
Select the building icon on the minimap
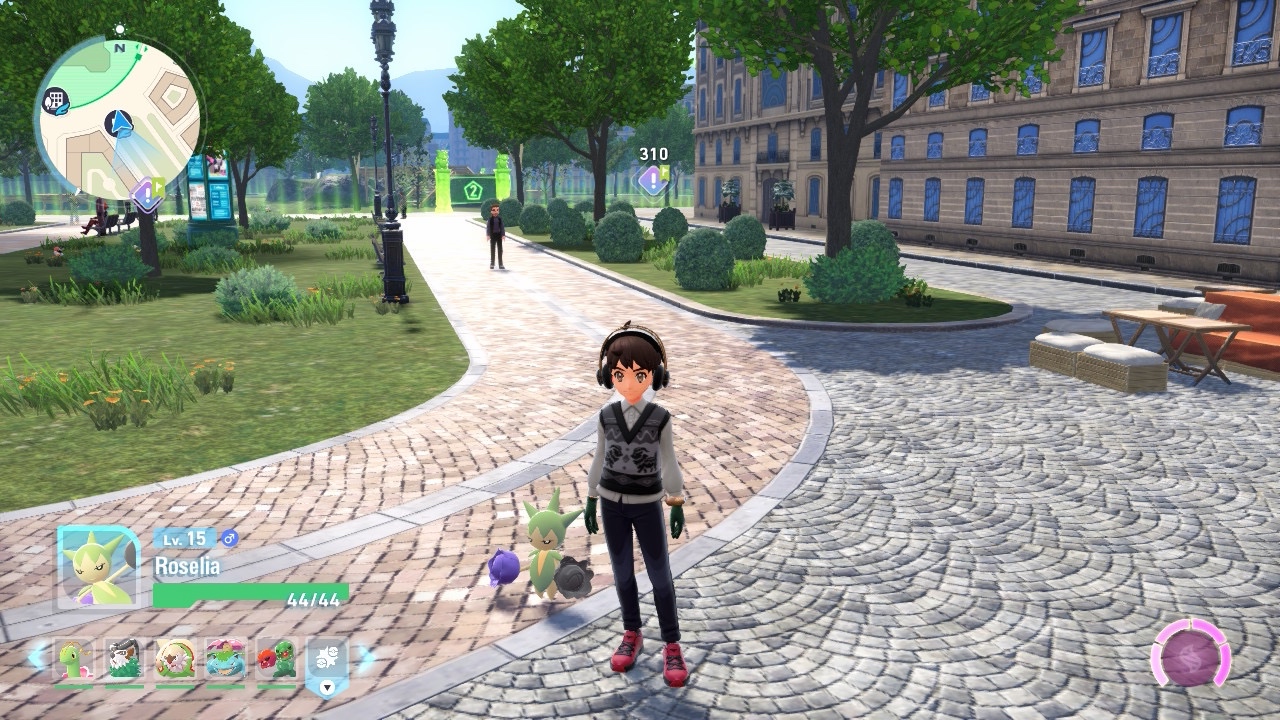[x=55, y=100]
